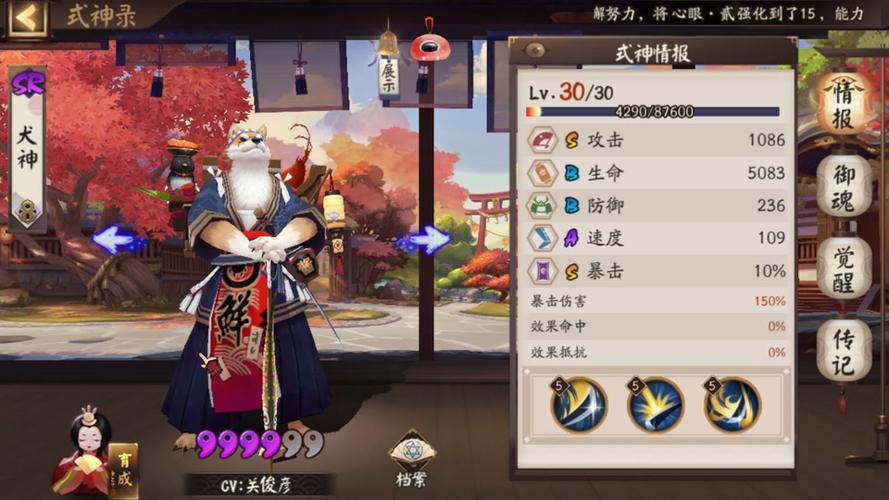The height and width of the screenshot is (500, 889).
Task: Tap the 展示 display hanging tag
Action: 388,72
